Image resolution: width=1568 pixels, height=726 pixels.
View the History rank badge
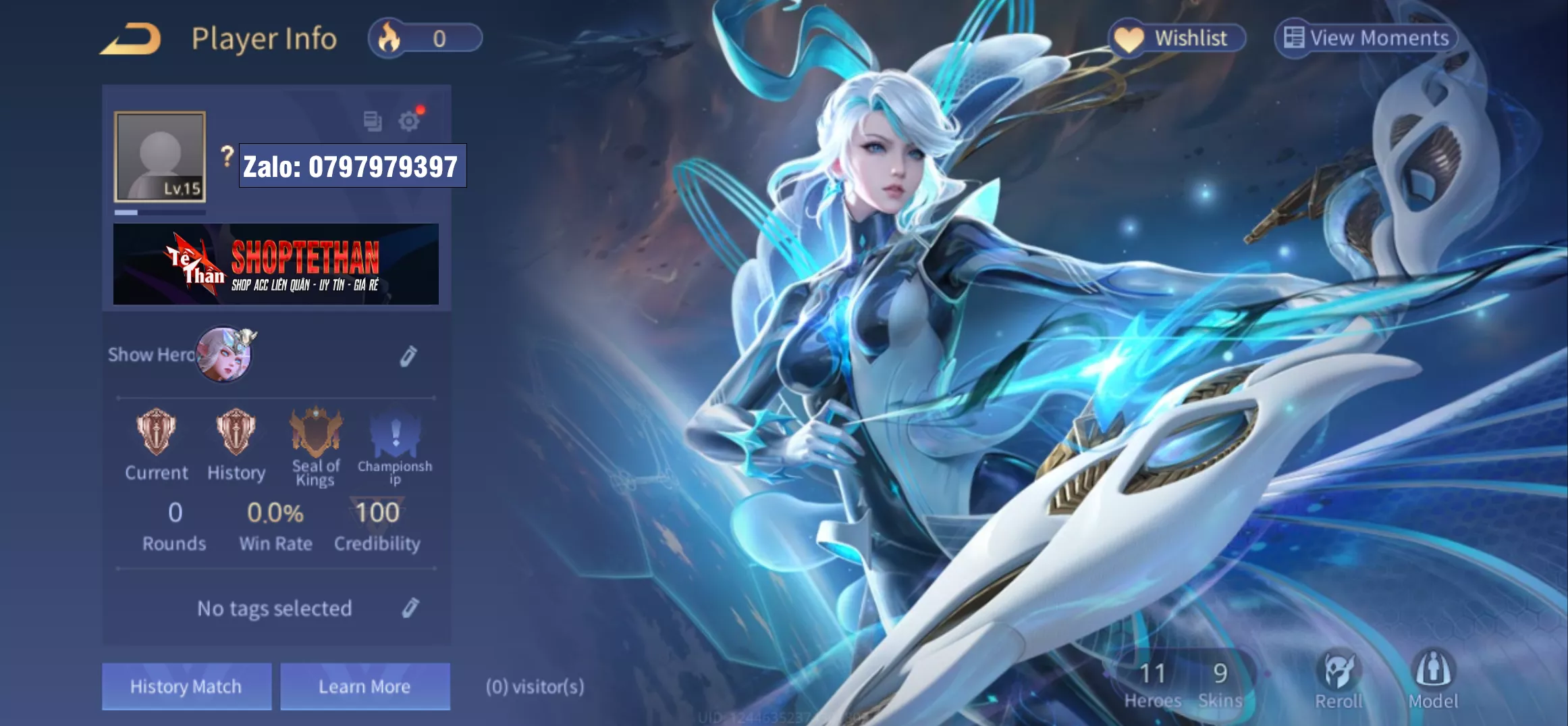pyautogui.click(x=236, y=432)
